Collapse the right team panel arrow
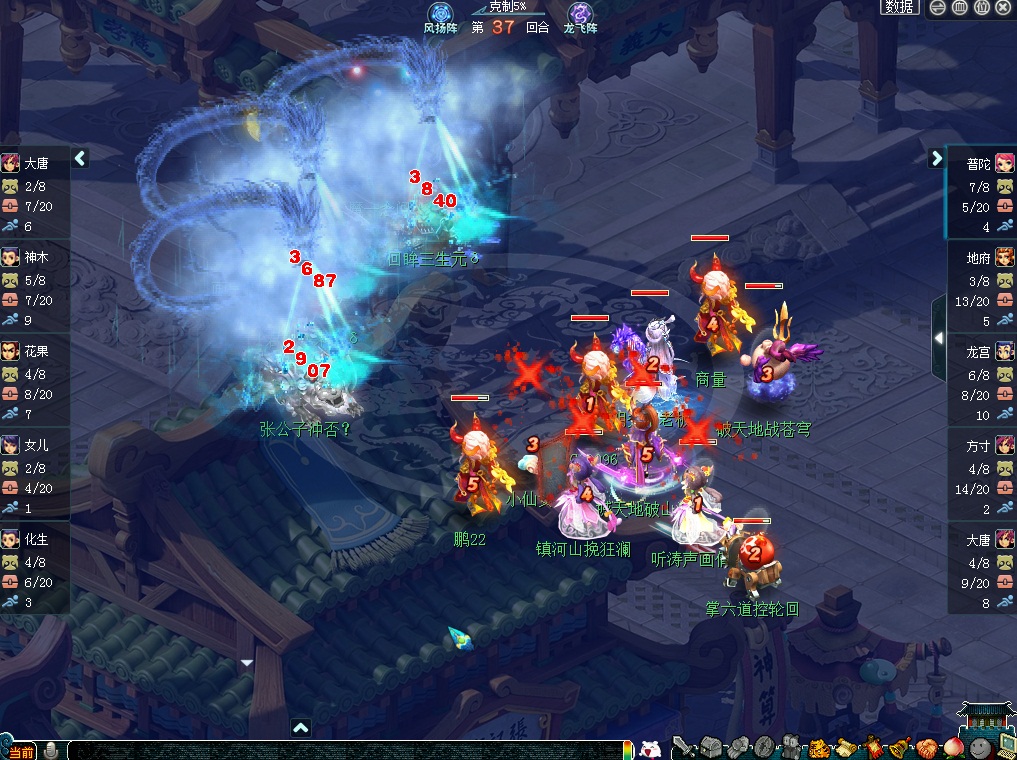This screenshot has height=760, width=1017. click(x=937, y=158)
